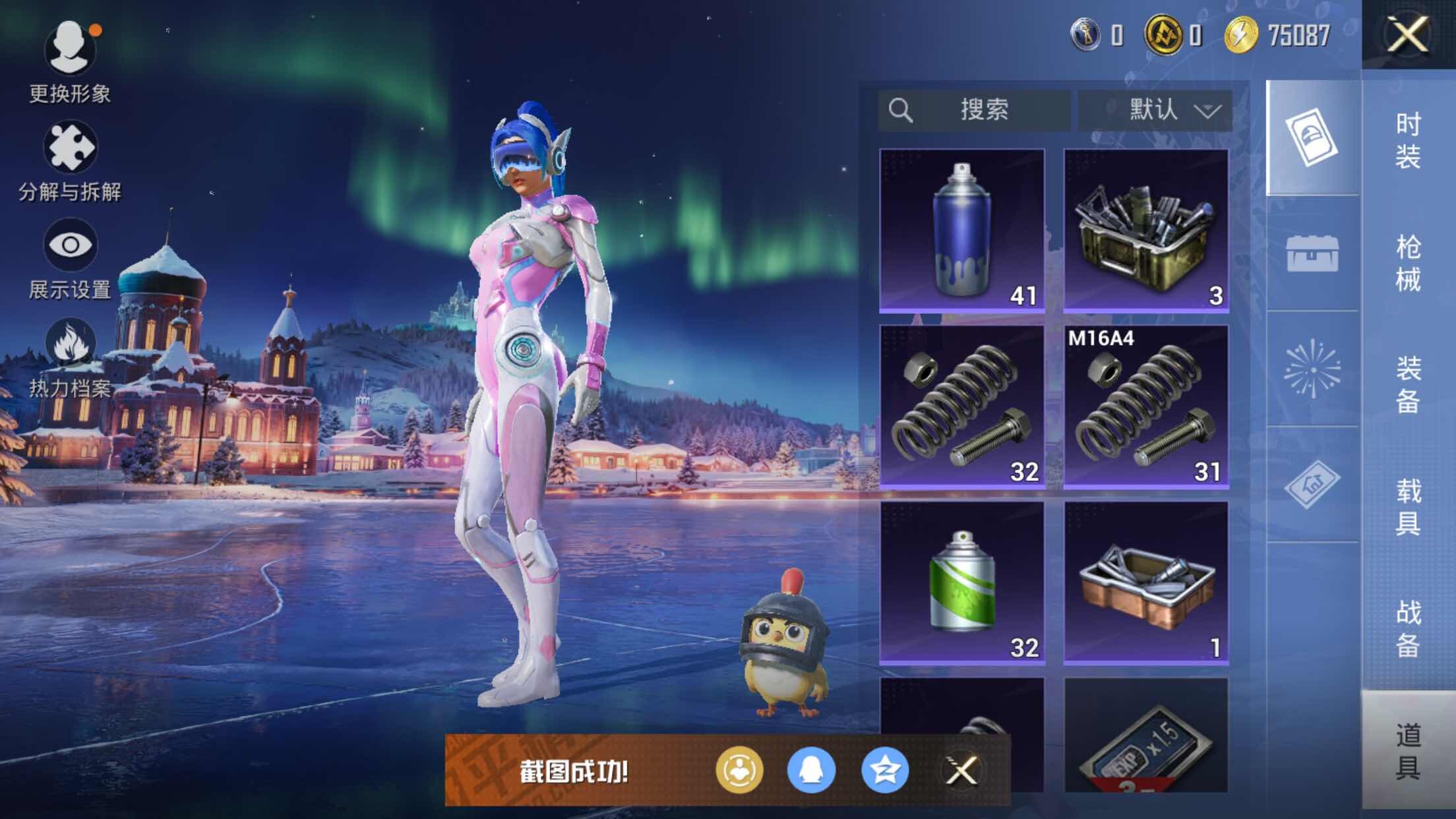The height and width of the screenshot is (819, 1456).
Task: Switch to the 载具 vehicles tab
Action: click(x=1408, y=506)
